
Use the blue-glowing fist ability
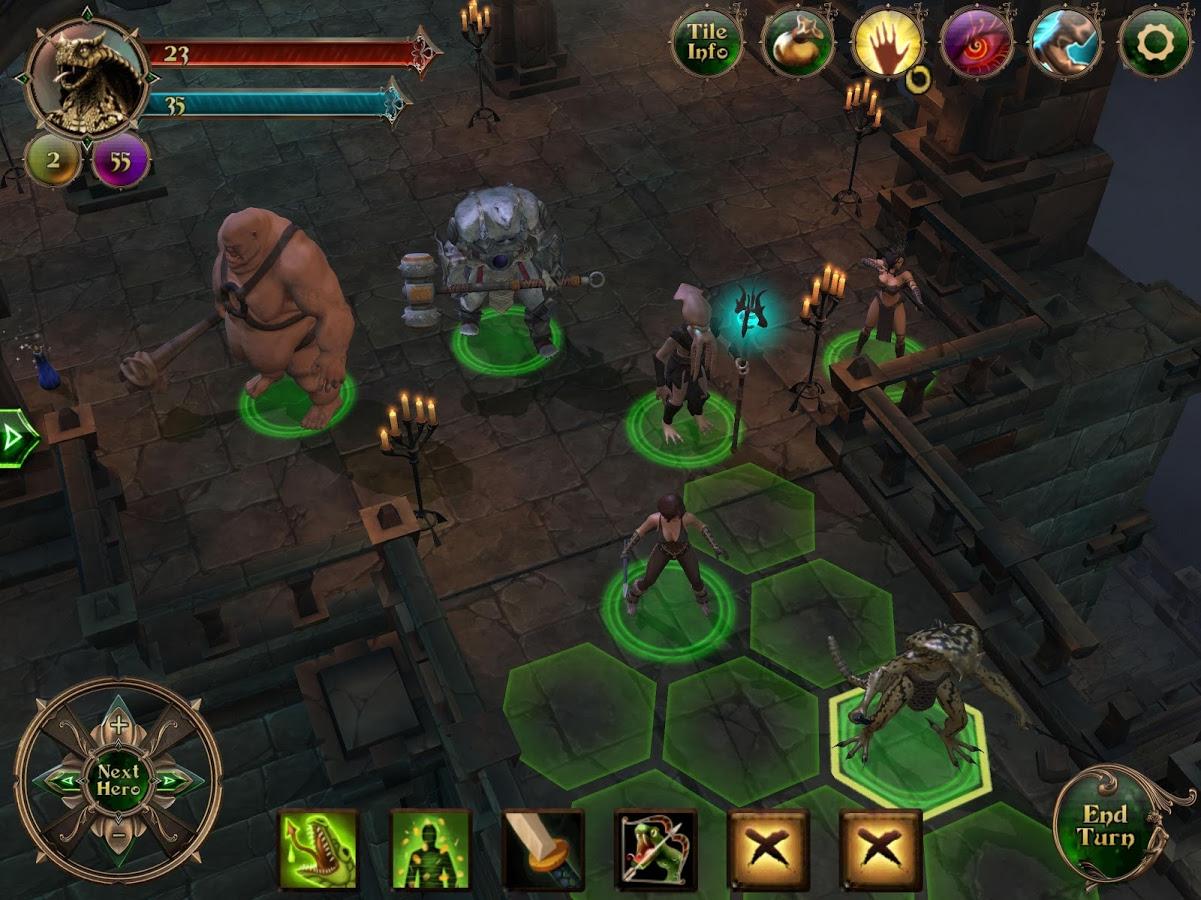point(1065,43)
